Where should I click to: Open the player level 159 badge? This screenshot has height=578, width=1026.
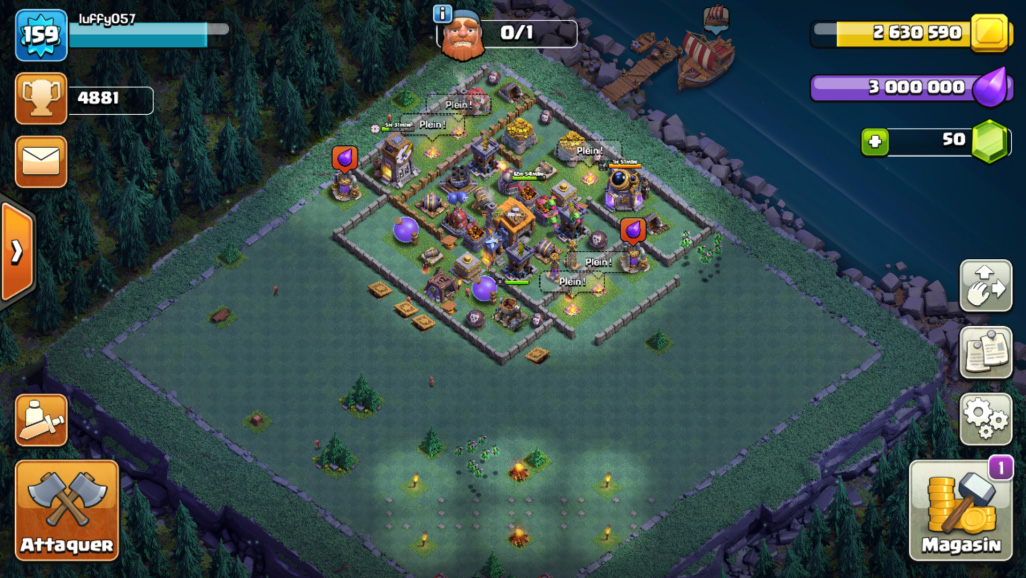[41, 35]
